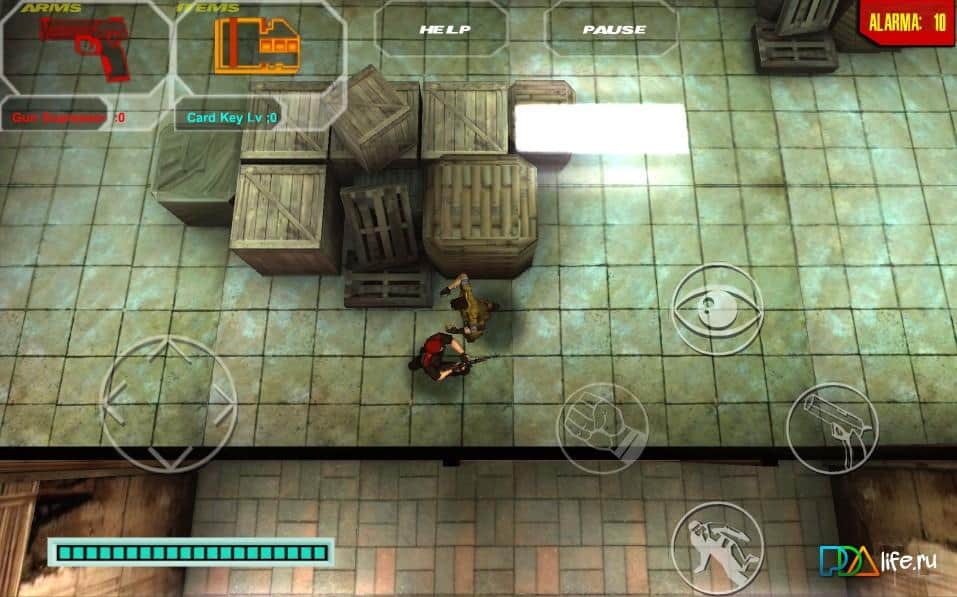Select the red pistol in ARMS
The image size is (957, 597).
(86, 47)
